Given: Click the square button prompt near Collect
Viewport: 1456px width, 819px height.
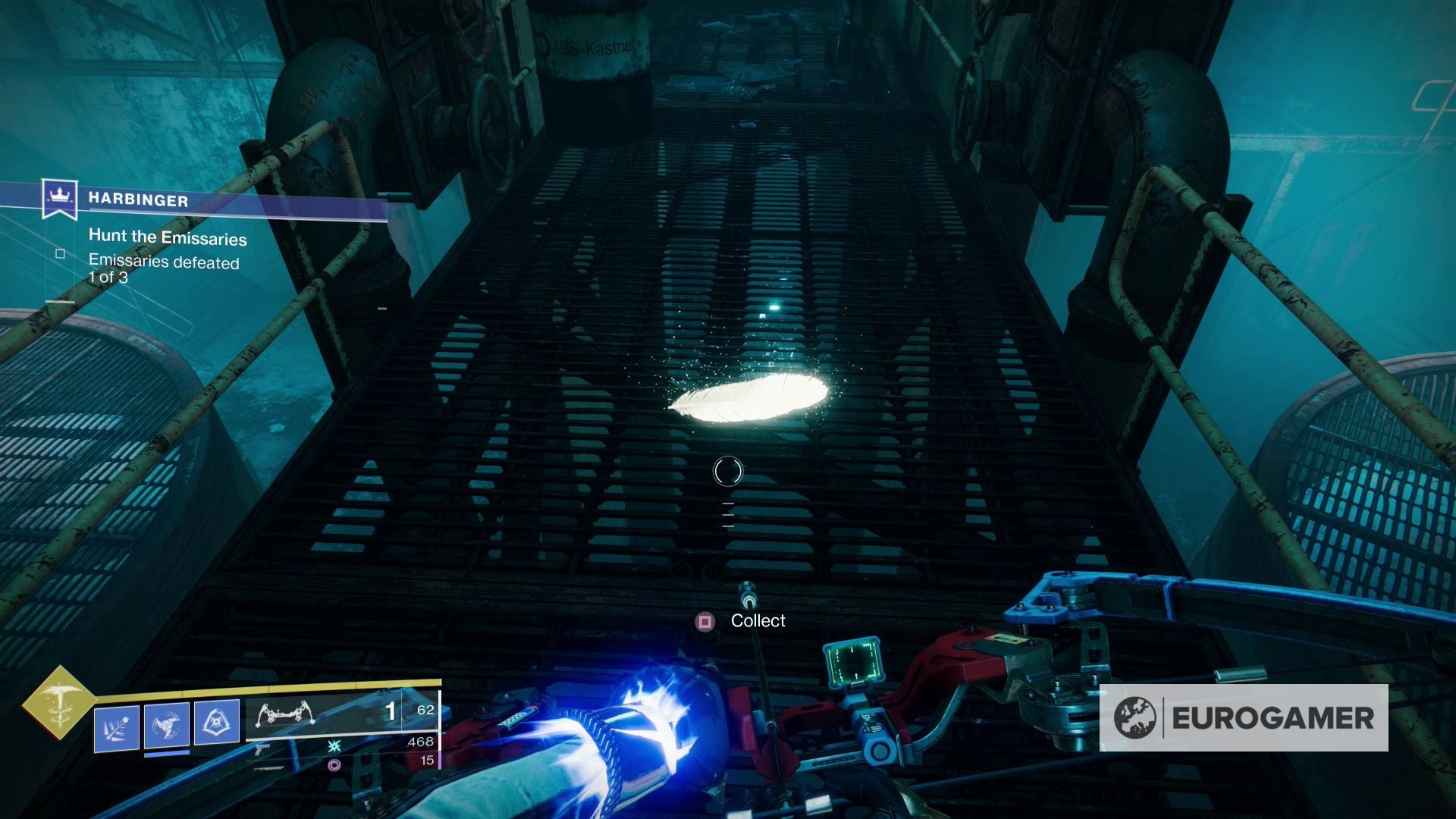Looking at the screenshot, I should point(707,620).
